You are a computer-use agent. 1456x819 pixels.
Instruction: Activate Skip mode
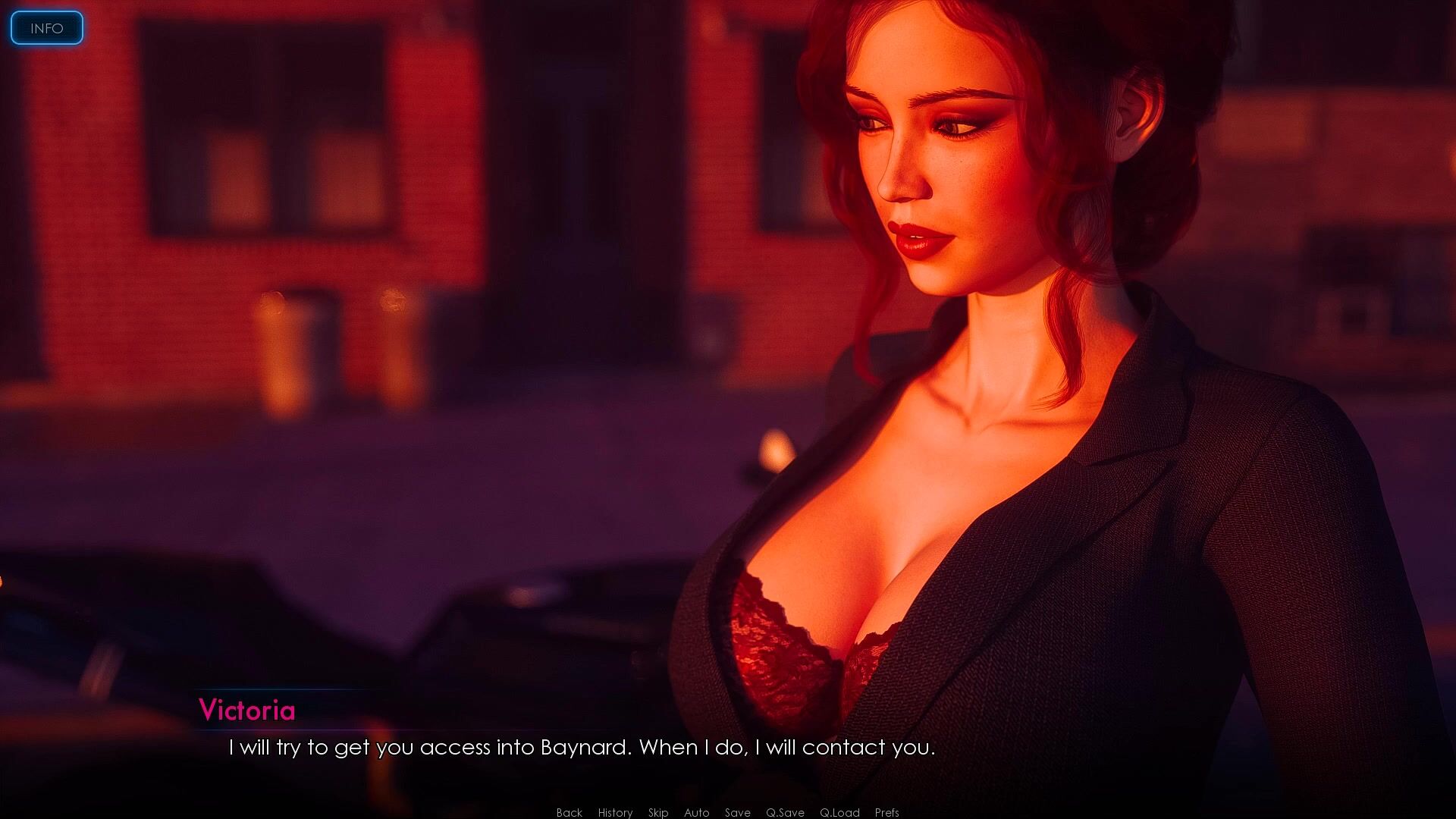(658, 812)
